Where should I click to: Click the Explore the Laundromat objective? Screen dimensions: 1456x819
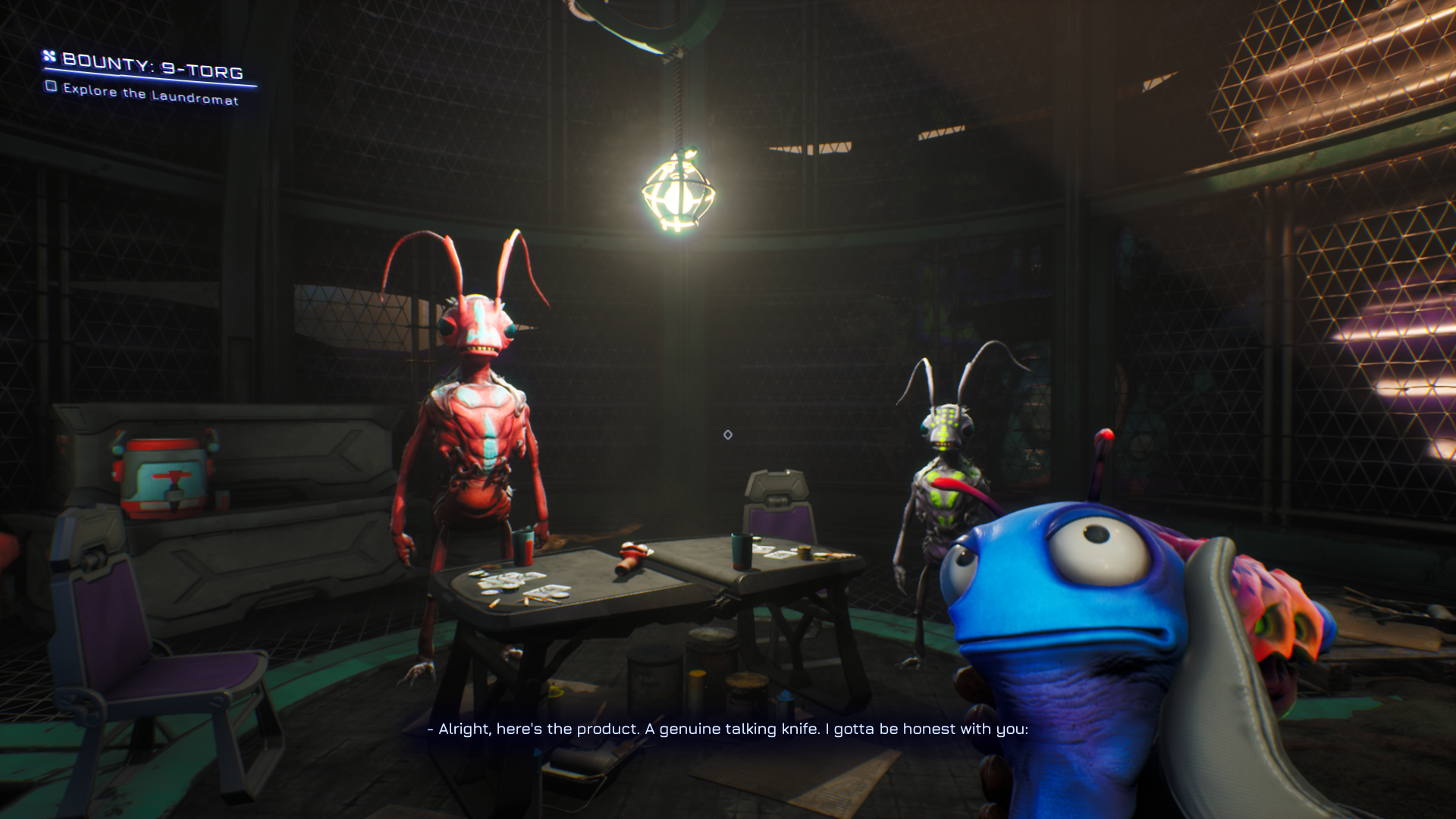[149, 94]
